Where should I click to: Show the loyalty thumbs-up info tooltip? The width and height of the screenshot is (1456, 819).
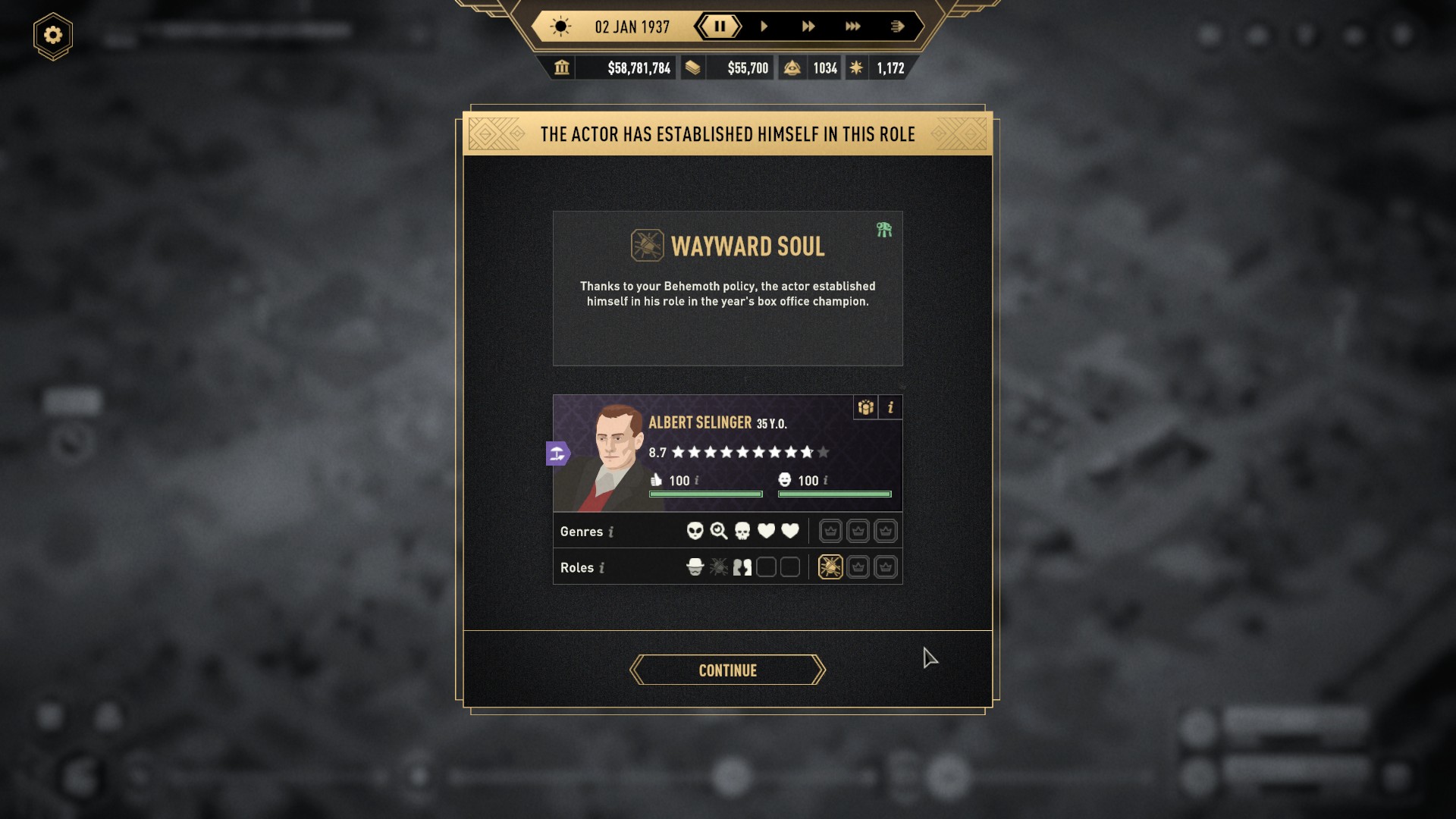coord(697,481)
